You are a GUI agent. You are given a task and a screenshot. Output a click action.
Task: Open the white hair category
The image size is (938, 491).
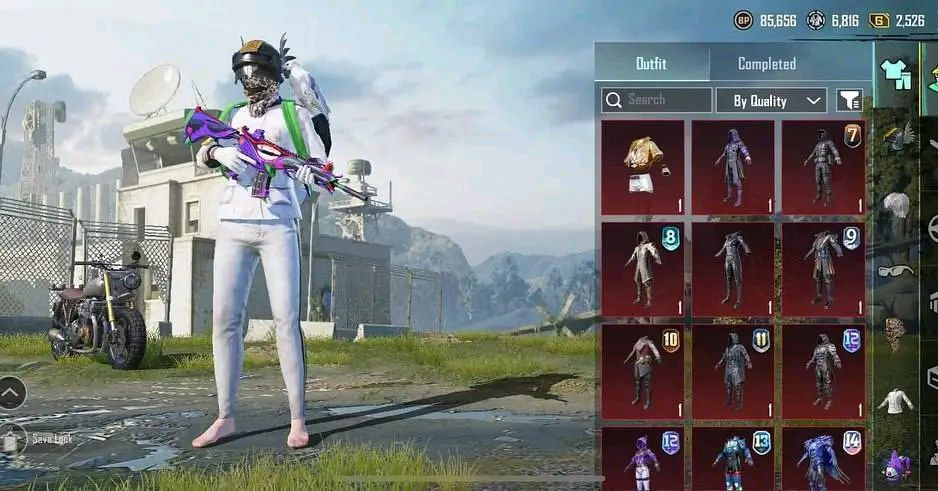pos(895,206)
